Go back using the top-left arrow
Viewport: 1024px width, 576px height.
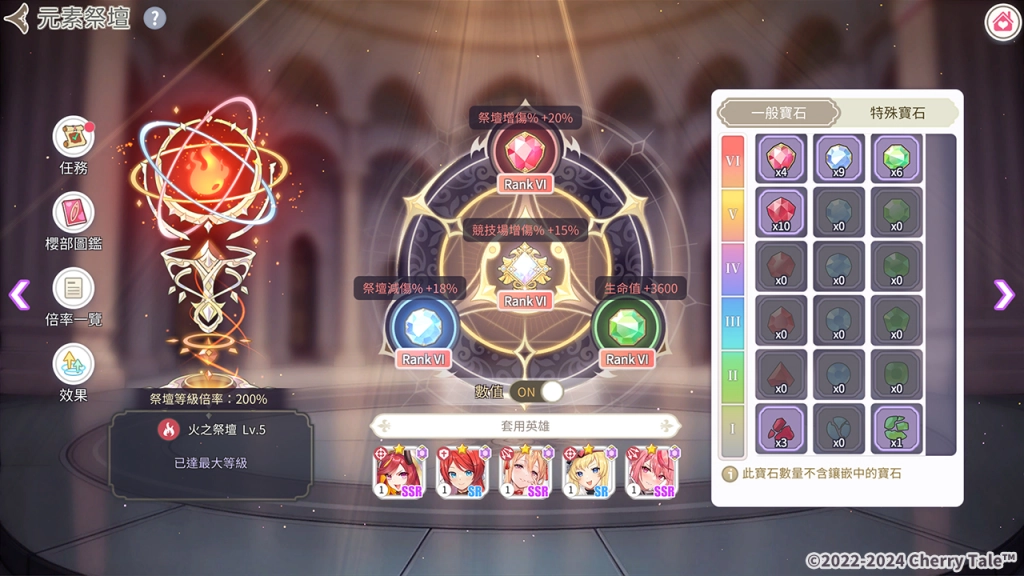(17, 18)
